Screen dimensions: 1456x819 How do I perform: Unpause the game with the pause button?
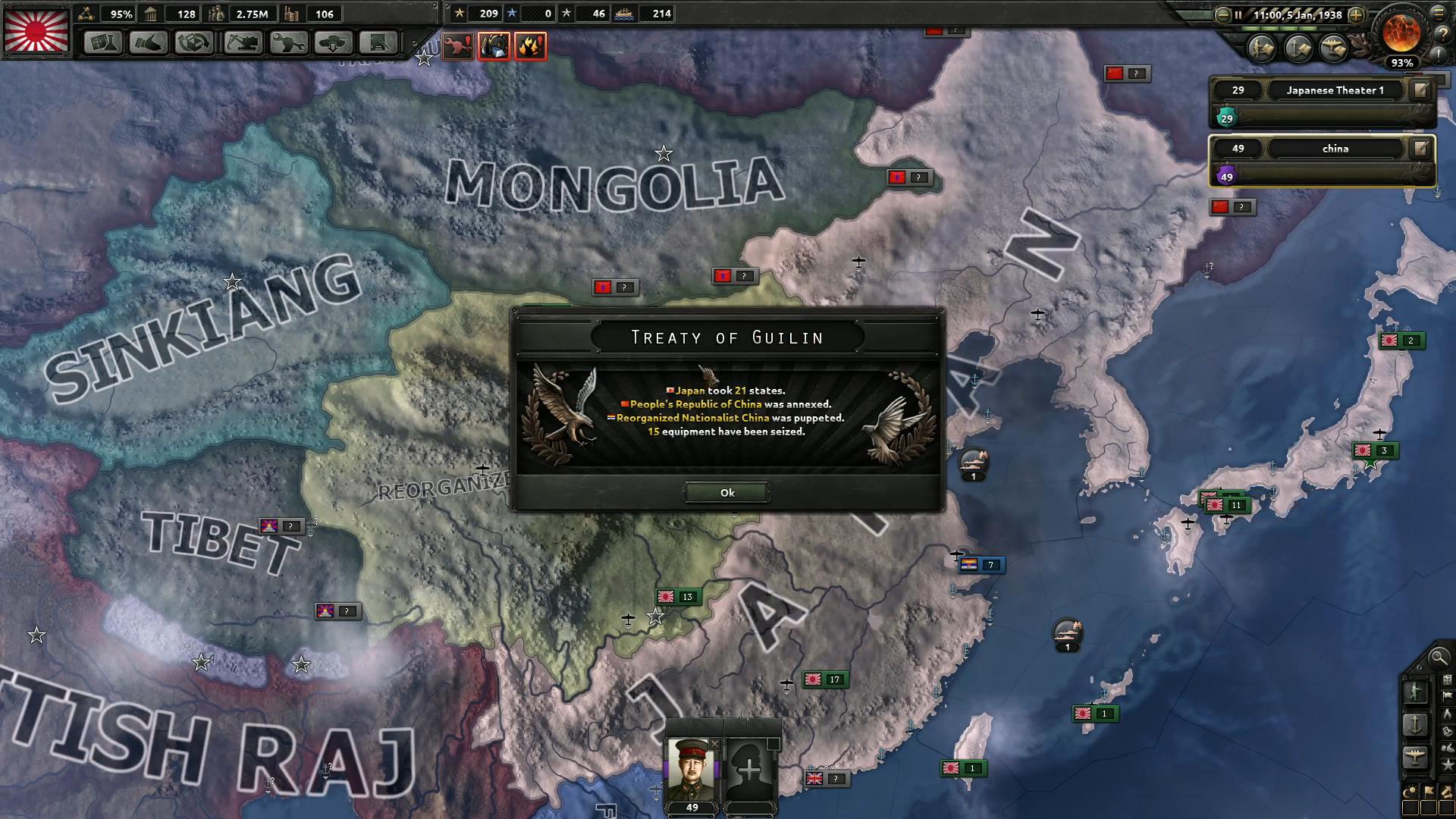1238,14
